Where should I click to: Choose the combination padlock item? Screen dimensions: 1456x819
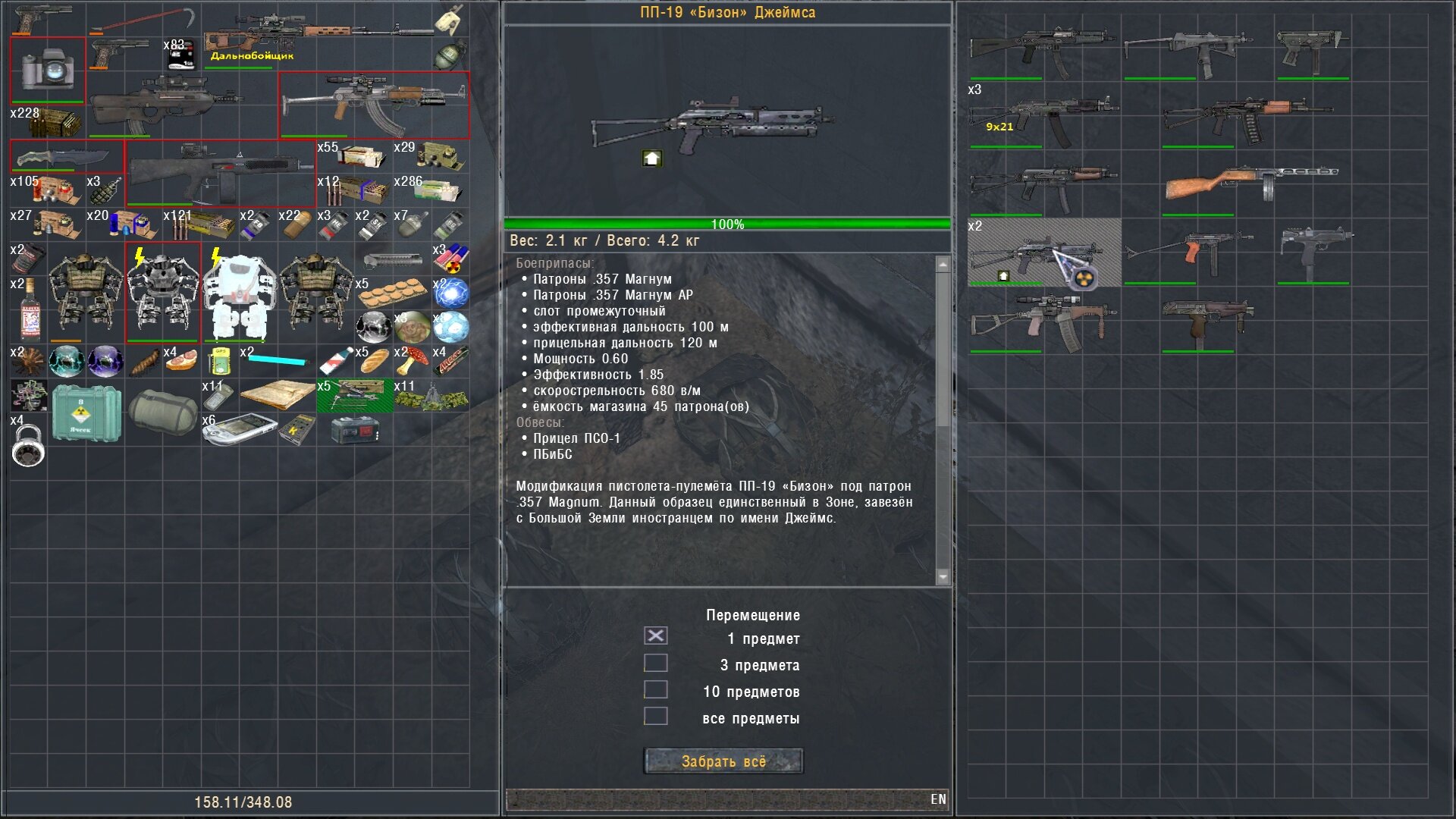28,446
